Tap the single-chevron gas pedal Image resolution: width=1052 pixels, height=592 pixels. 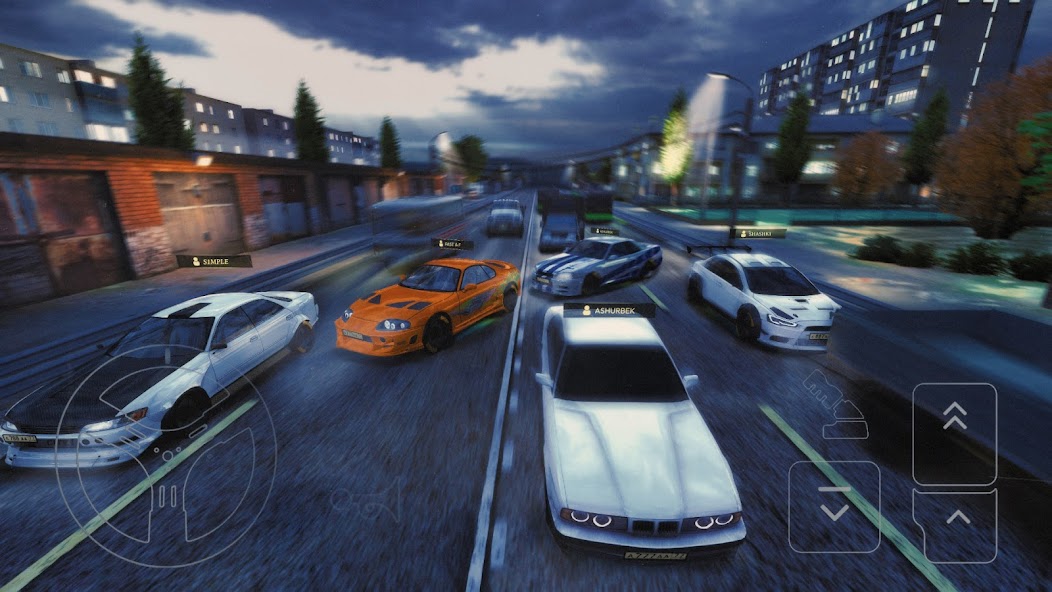click(955, 525)
